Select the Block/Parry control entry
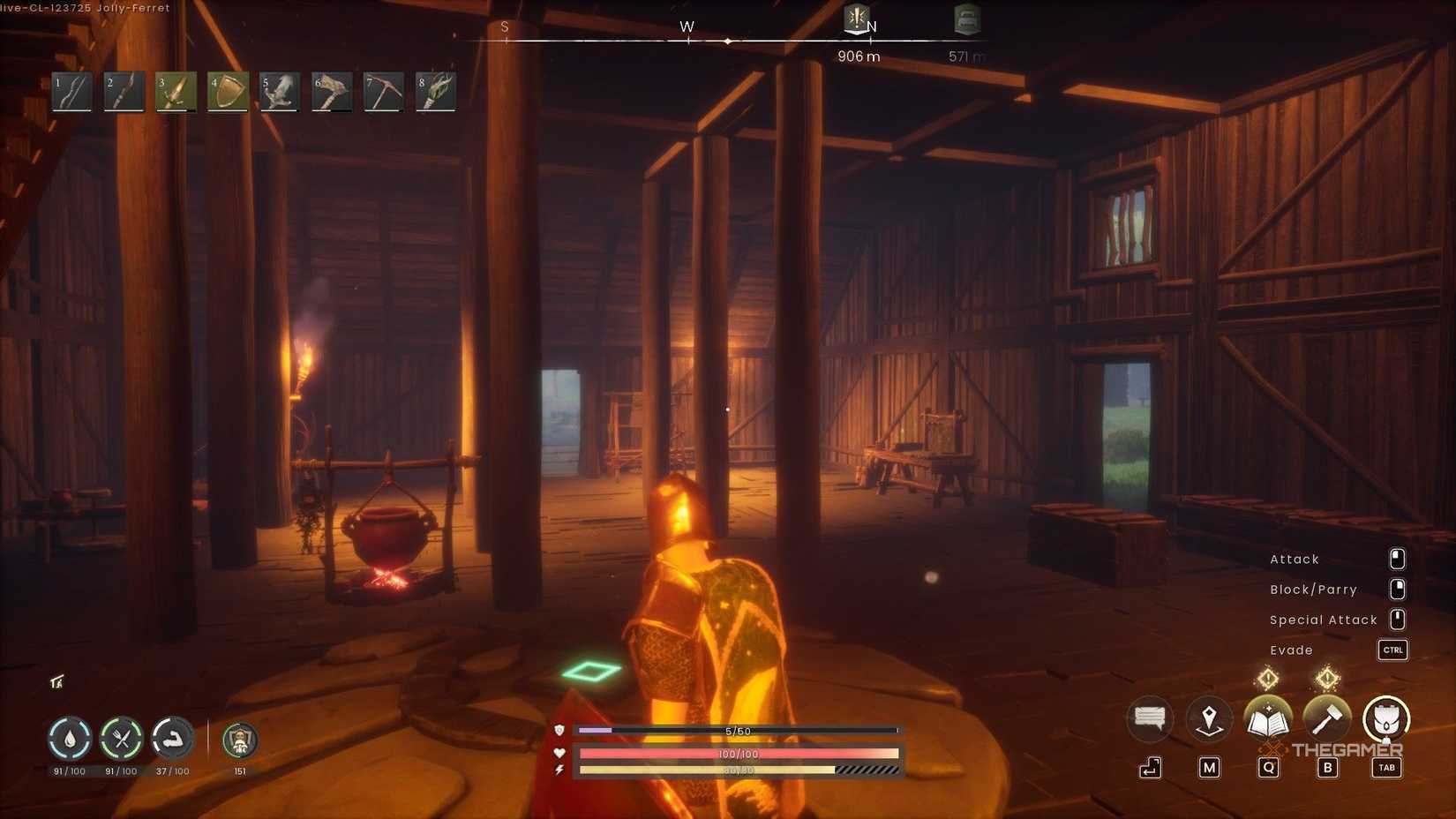The height and width of the screenshot is (819, 1456). click(x=1313, y=589)
